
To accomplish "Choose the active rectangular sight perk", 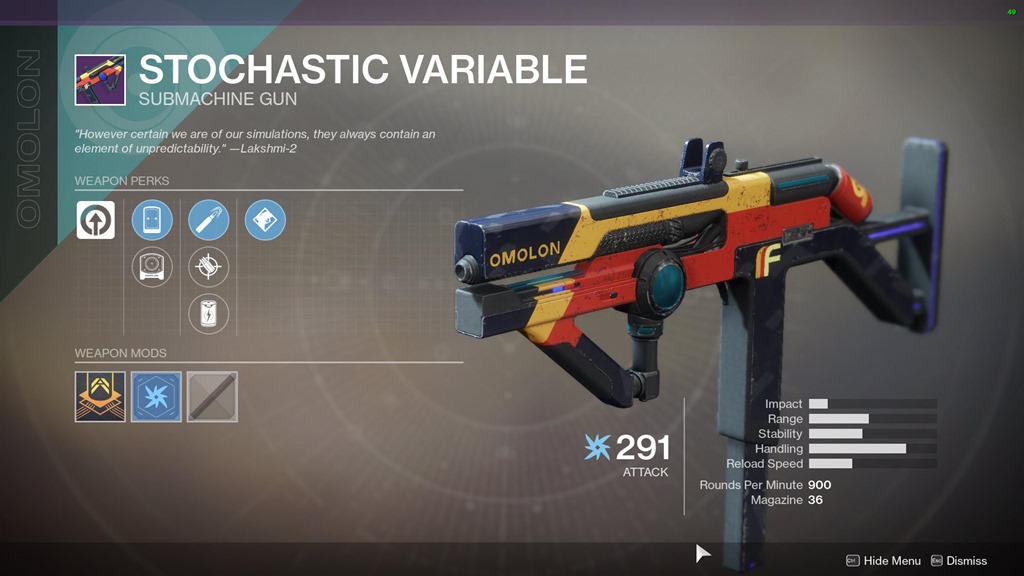I will point(152,220).
